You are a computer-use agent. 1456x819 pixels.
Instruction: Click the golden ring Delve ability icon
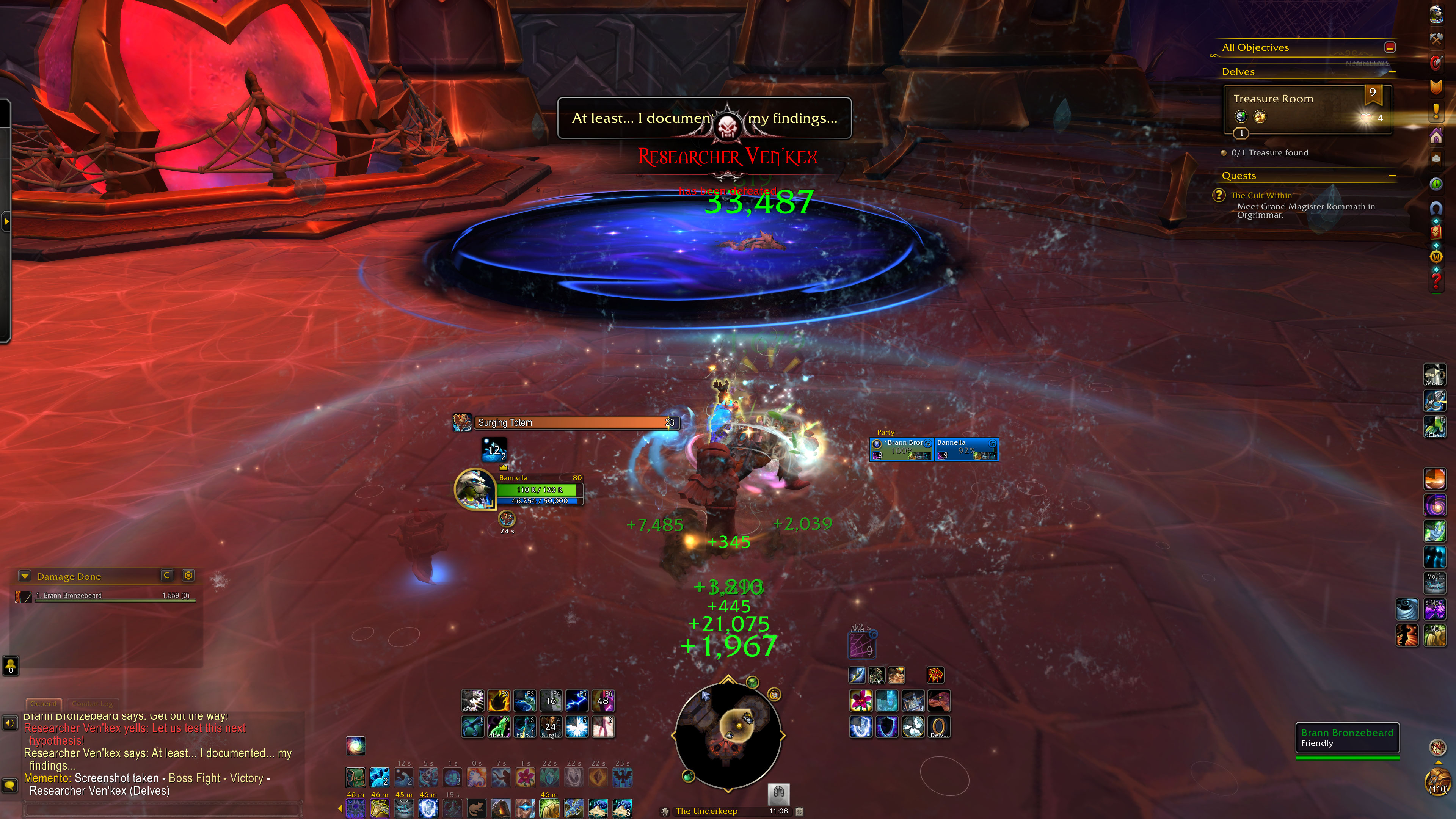(939, 727)
